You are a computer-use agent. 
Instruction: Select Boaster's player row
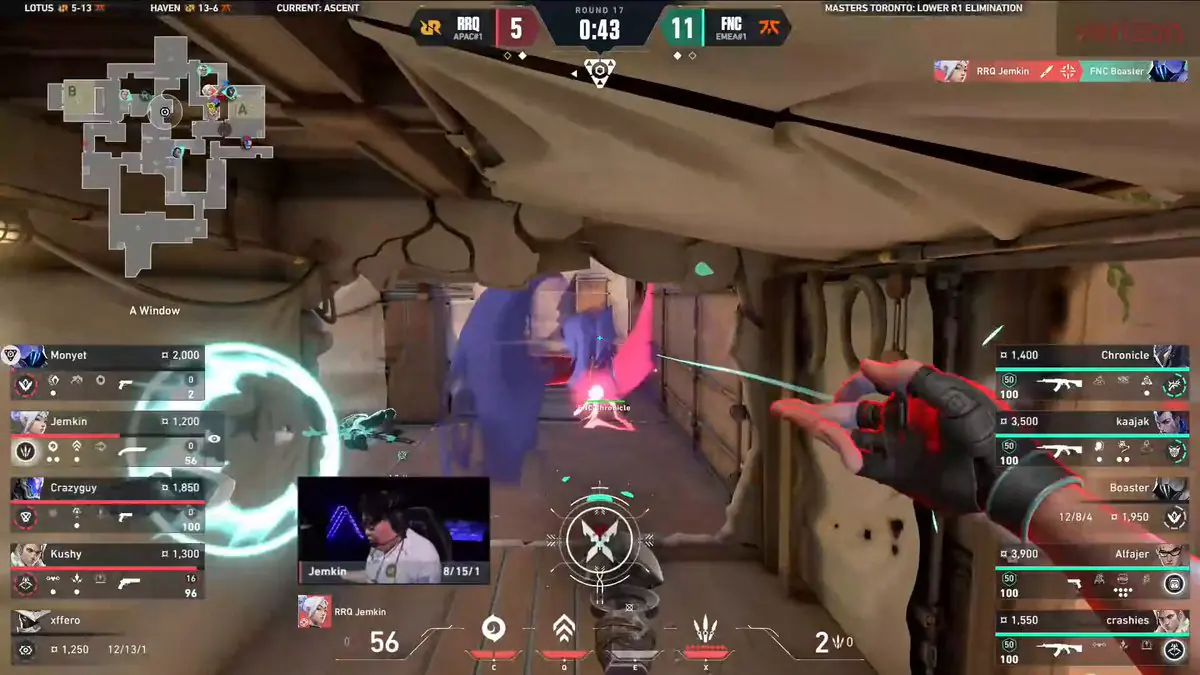(x=1092, y=504)
